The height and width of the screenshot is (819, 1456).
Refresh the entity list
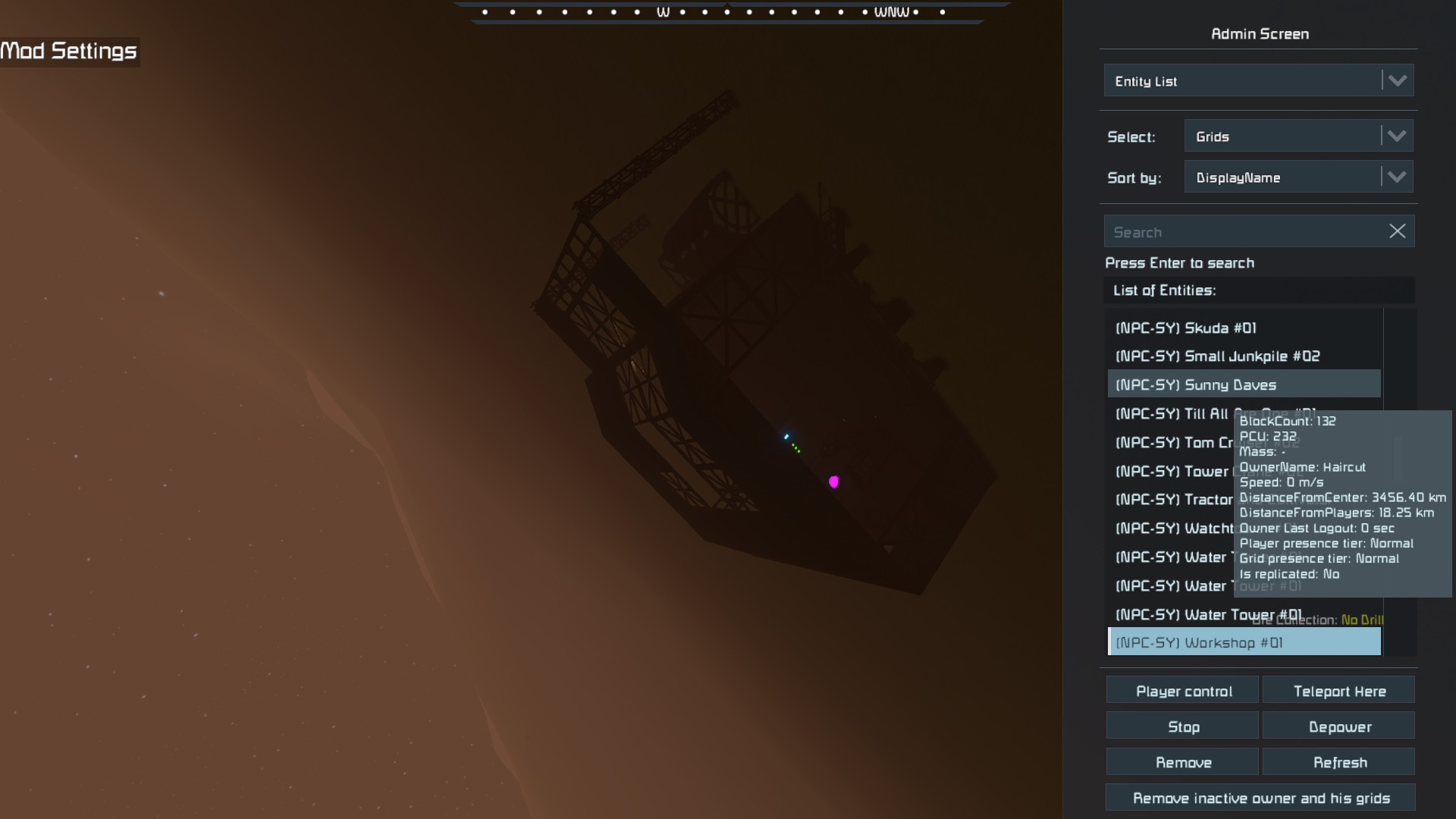pos(1339,763)
